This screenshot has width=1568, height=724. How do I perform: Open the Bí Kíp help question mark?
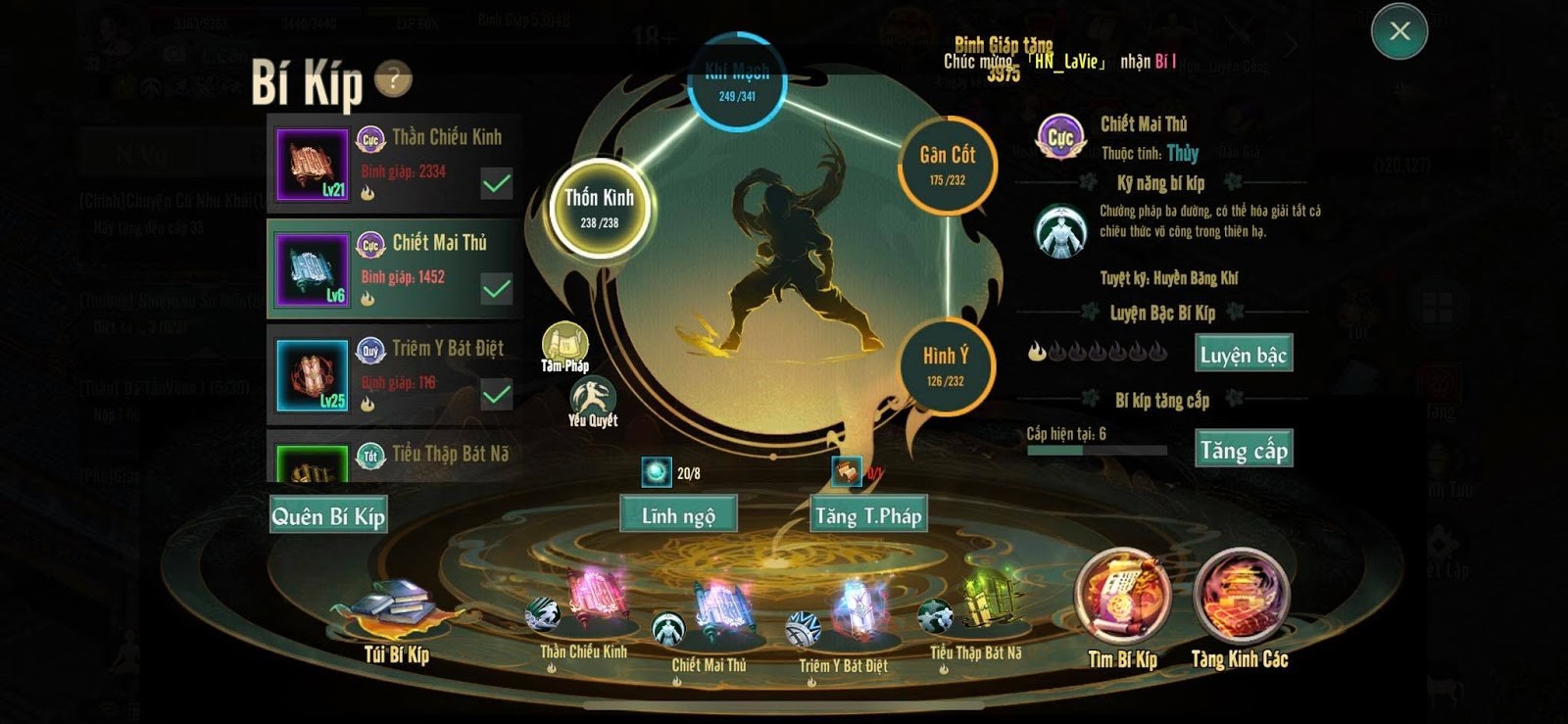click(393, 78)
